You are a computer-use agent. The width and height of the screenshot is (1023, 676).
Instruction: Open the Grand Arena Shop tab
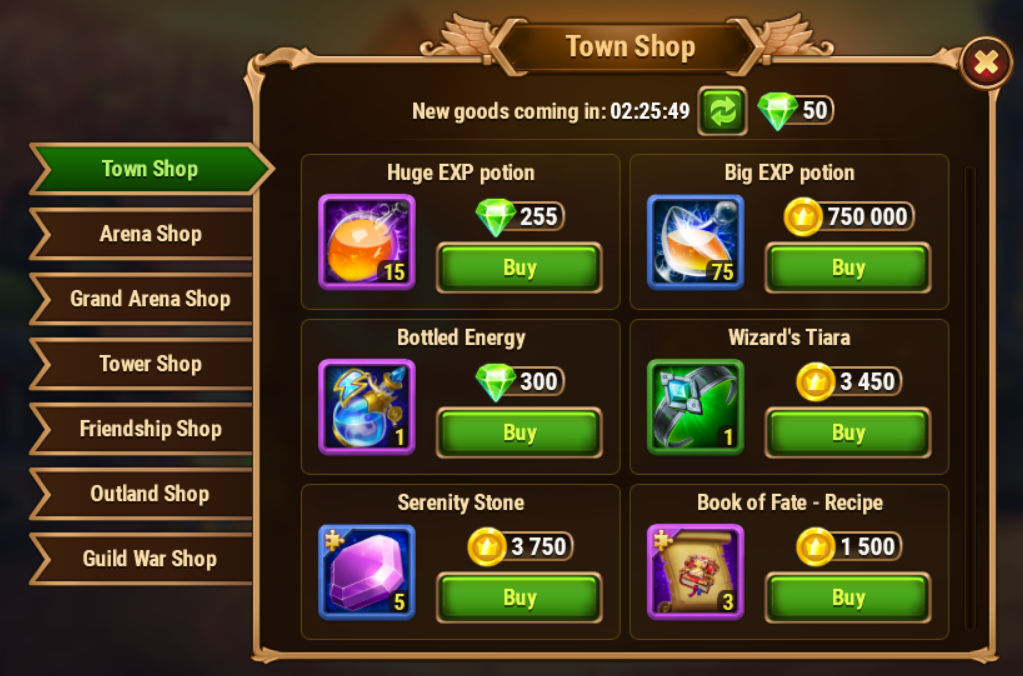[x=150, y=299]
